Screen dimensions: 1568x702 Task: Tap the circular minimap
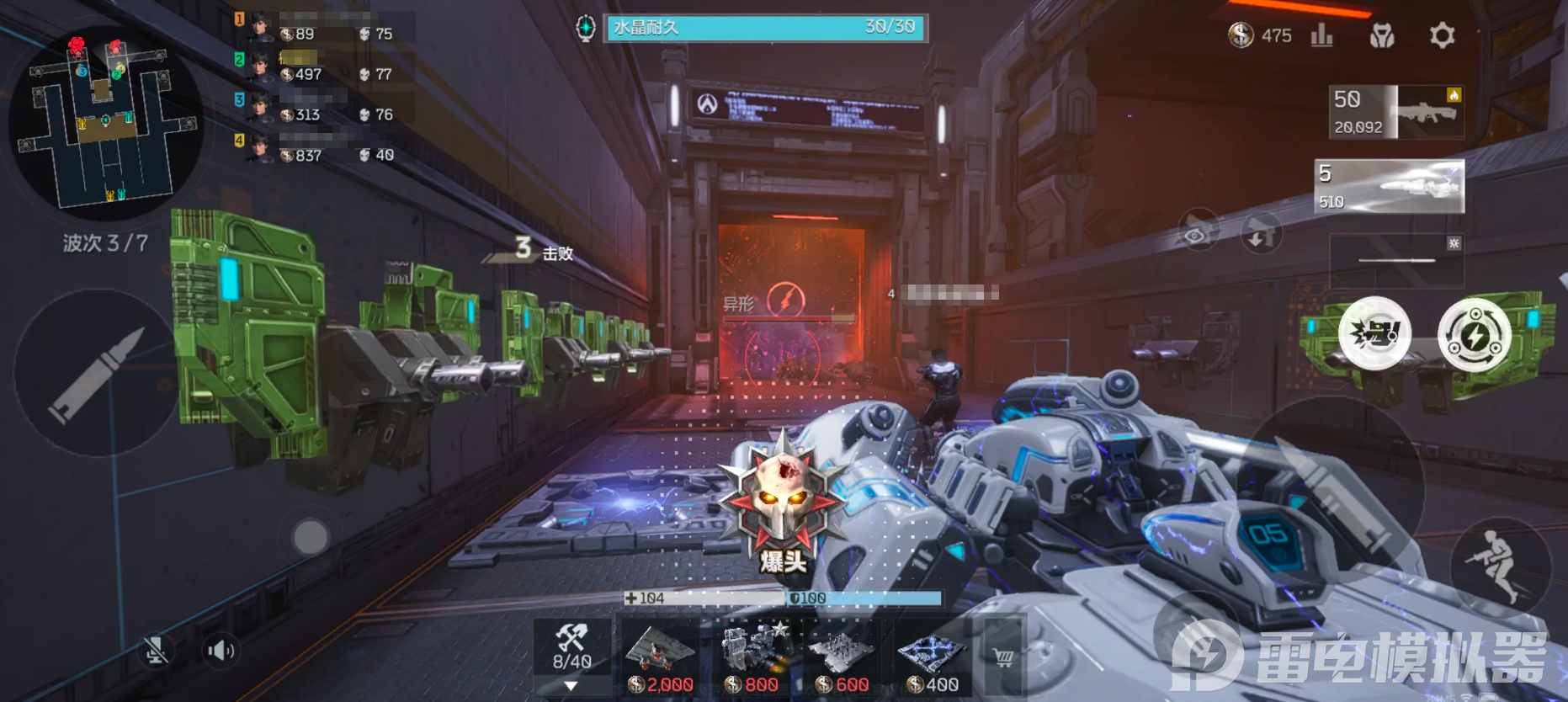coord(104,121)
